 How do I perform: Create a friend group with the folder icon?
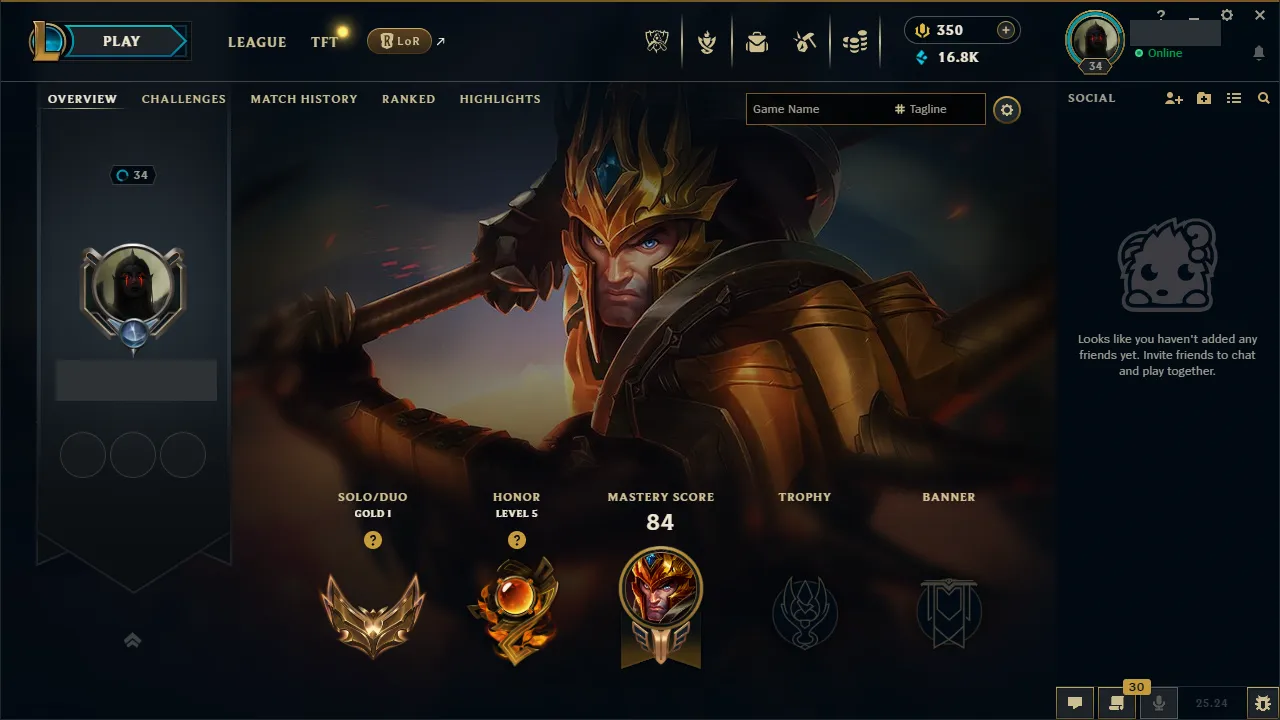(1203, 98)
